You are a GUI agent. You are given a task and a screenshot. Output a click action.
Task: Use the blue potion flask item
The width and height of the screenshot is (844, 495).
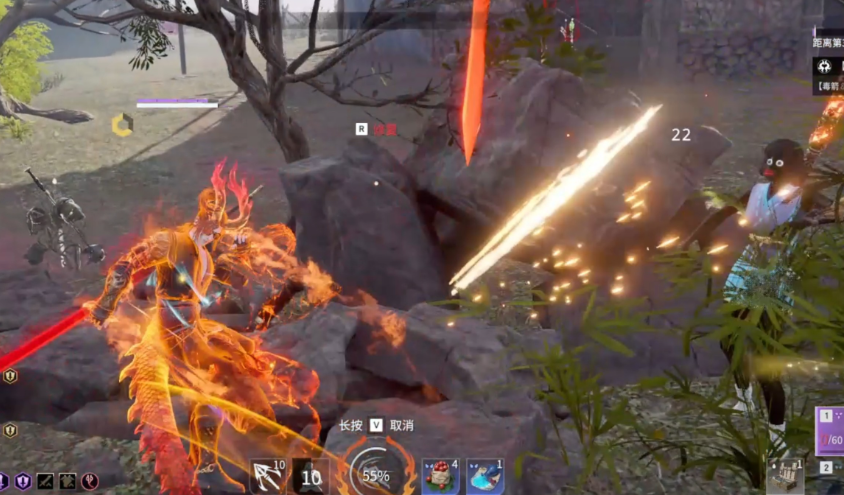point(485,476)
